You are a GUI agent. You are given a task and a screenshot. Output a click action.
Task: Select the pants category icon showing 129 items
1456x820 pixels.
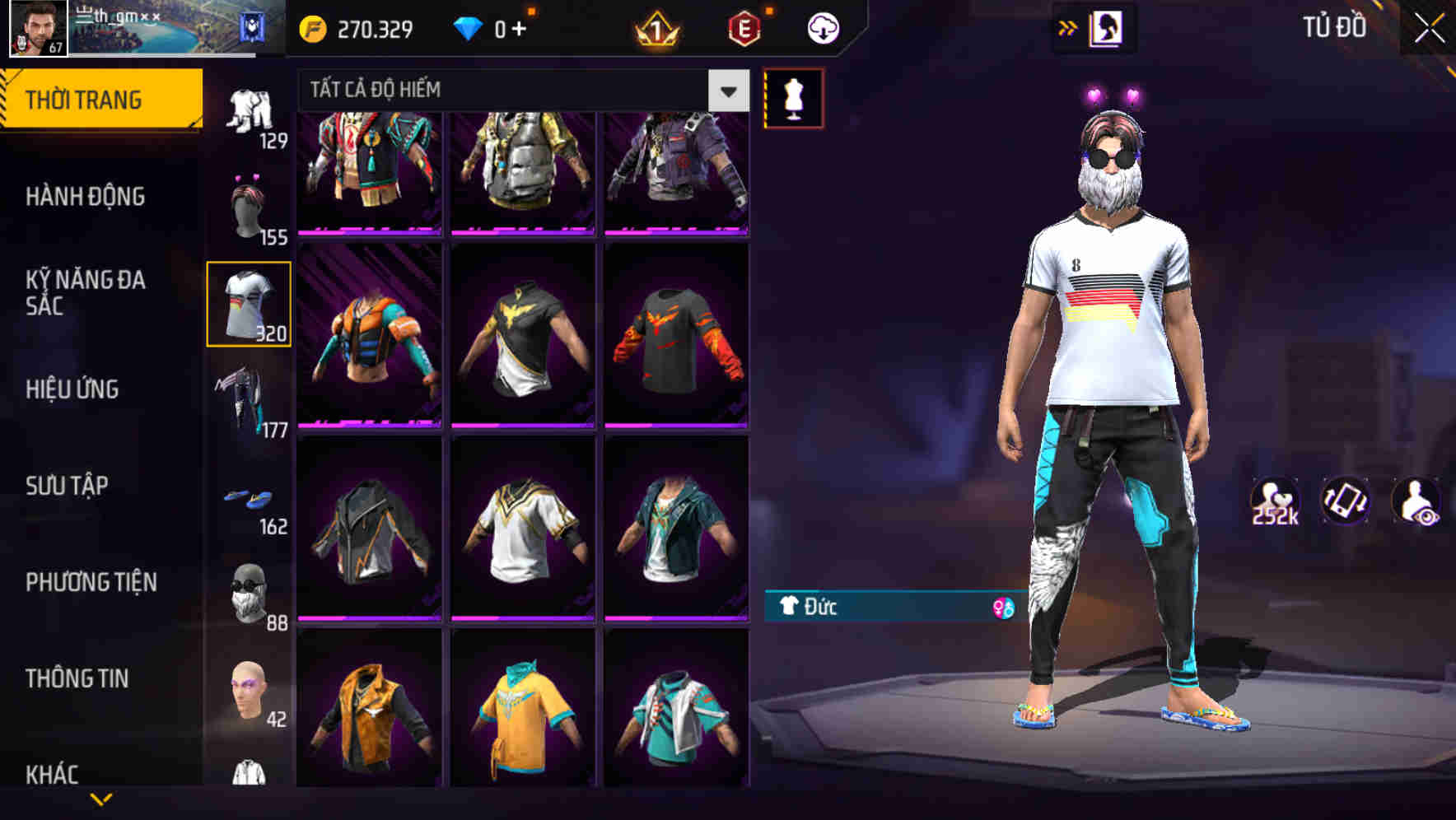pos(249,107)
